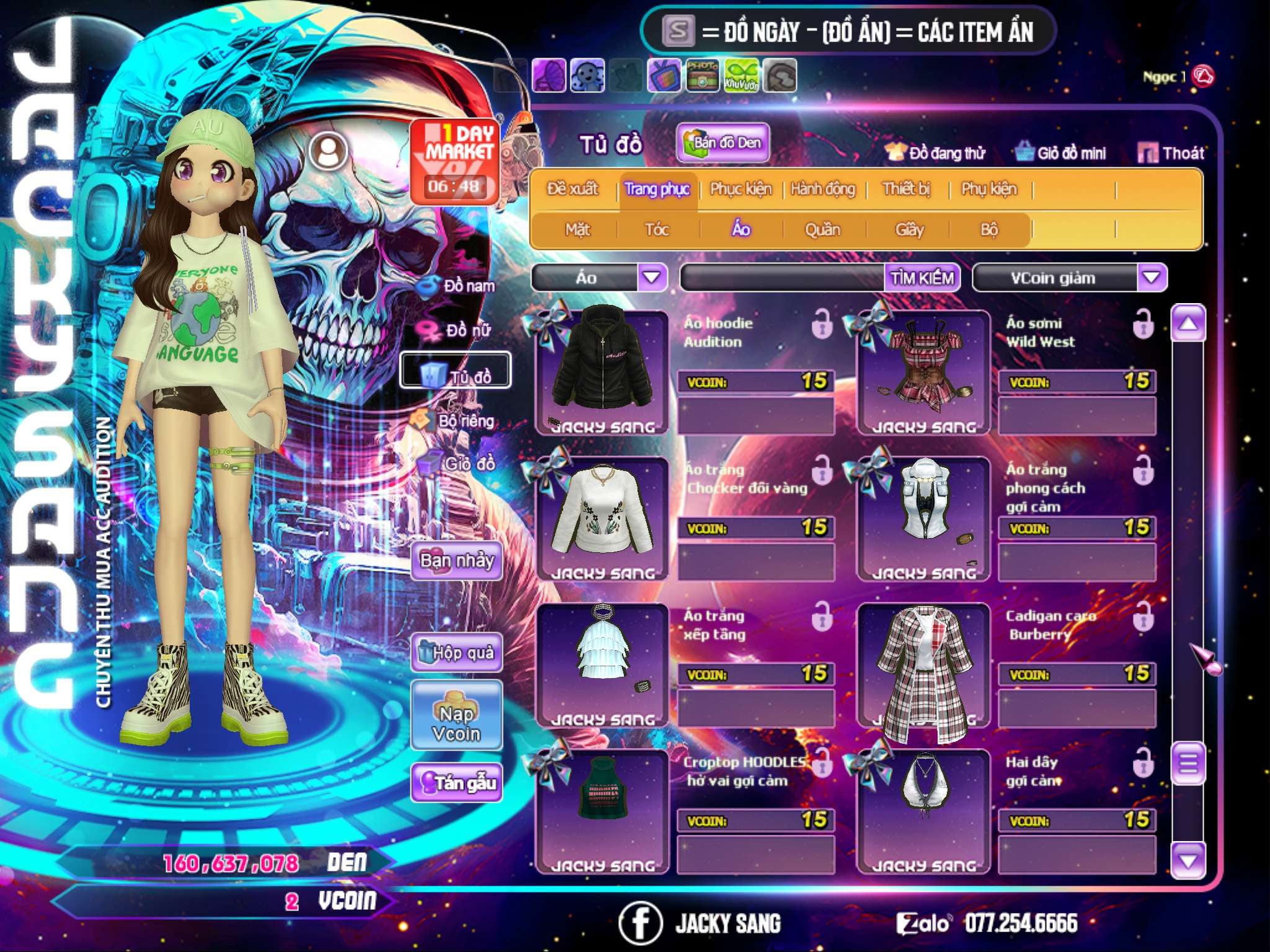The height and width of the screenshot is (952, 1270).
Task: Open the Giỏ đồ mini basket
Action: pyautogui.click(x=1061, y=153)
